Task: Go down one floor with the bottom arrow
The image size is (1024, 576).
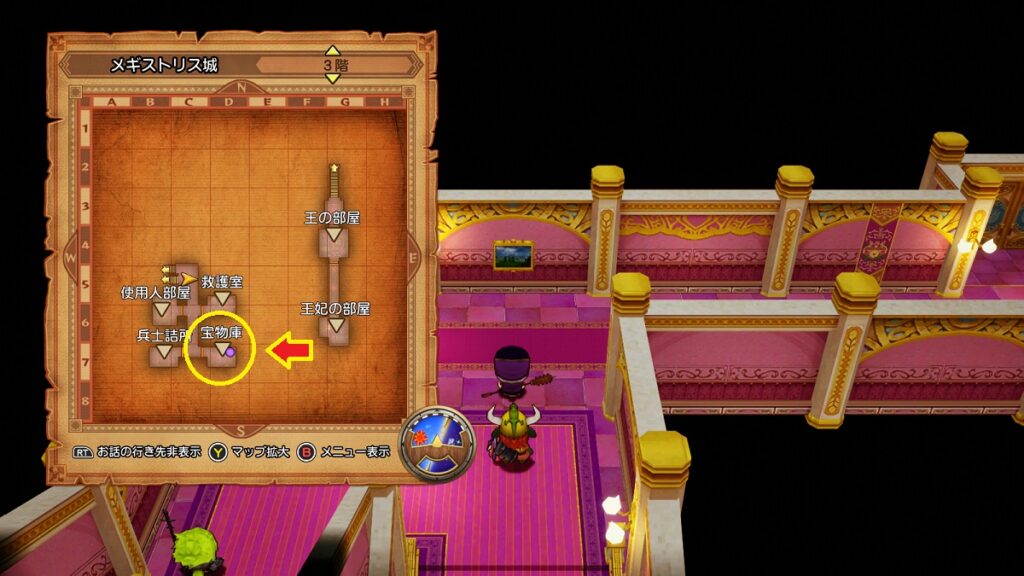Action: click(x=333, y=79)
